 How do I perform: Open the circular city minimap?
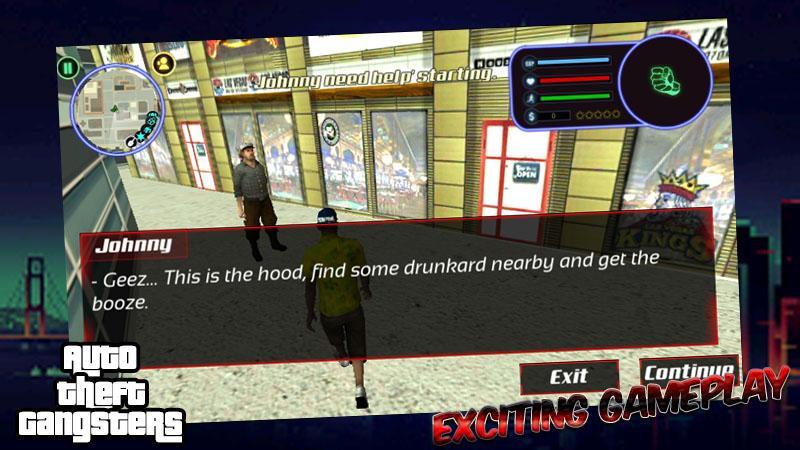coord(119,109)
